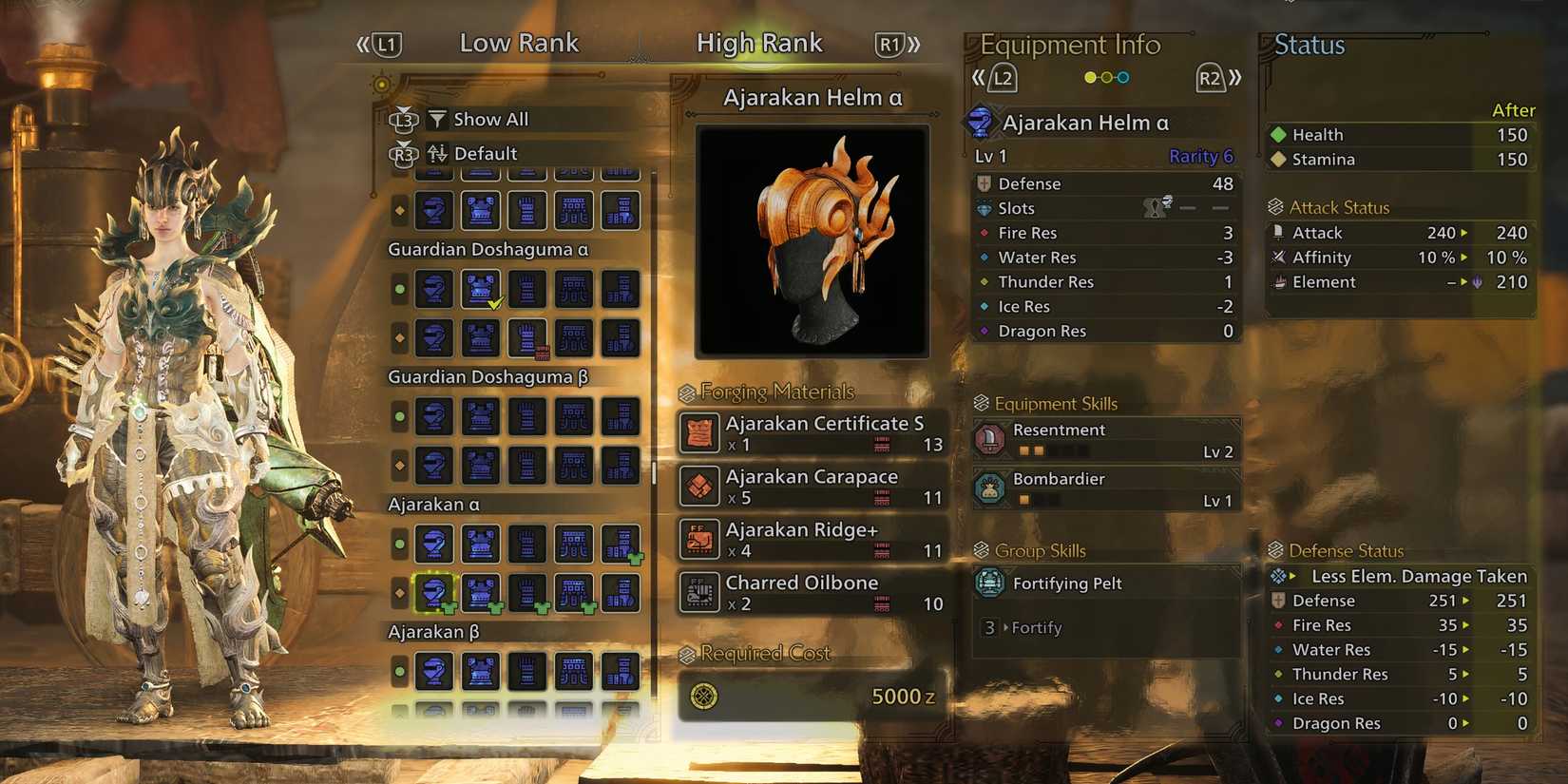1568x784 pixels.
Task: Click the Ajarakan Carapace material icon
Action: click(698, 486)
